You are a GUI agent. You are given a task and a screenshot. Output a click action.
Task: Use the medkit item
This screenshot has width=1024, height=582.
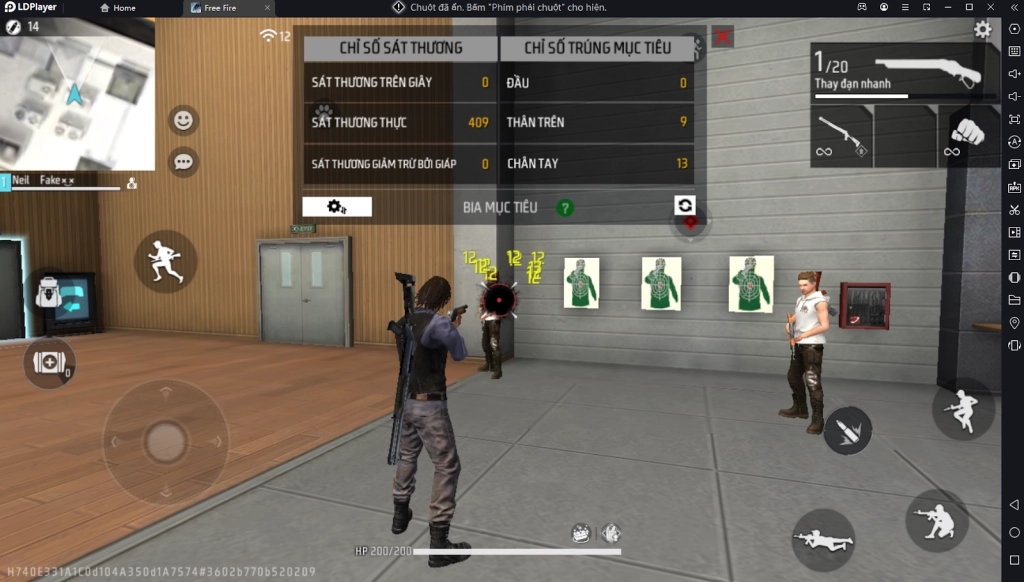click(x=49, y=362)
